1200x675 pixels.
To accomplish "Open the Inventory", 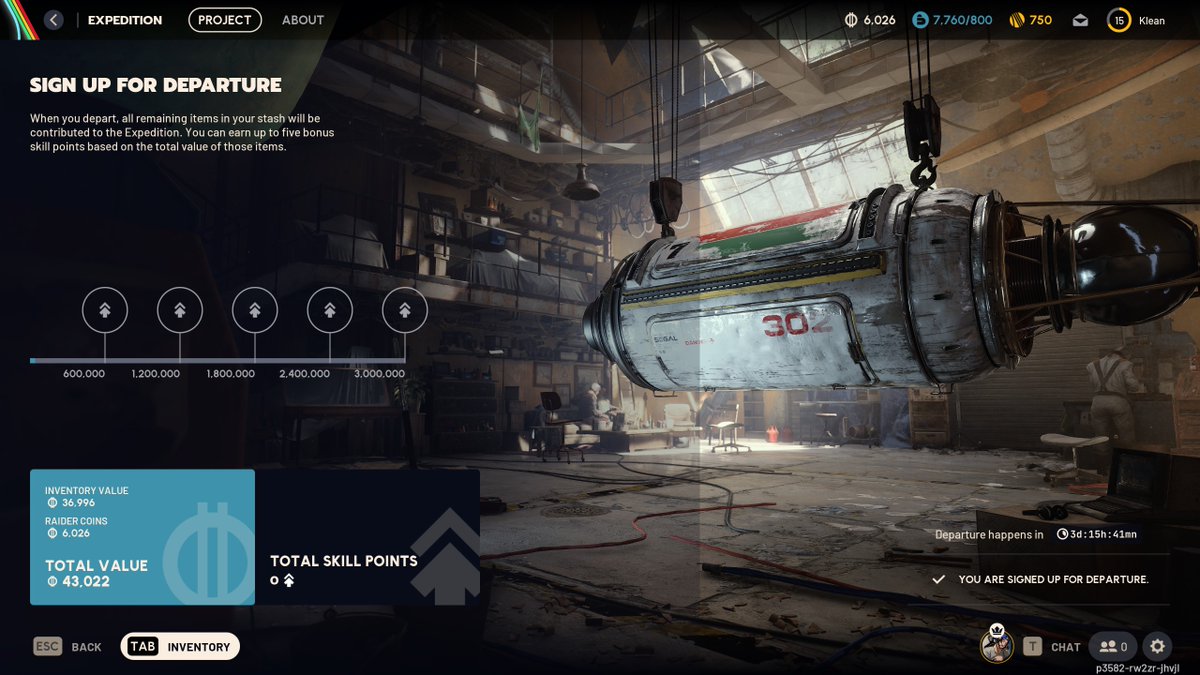I will (x=180, y=647).
